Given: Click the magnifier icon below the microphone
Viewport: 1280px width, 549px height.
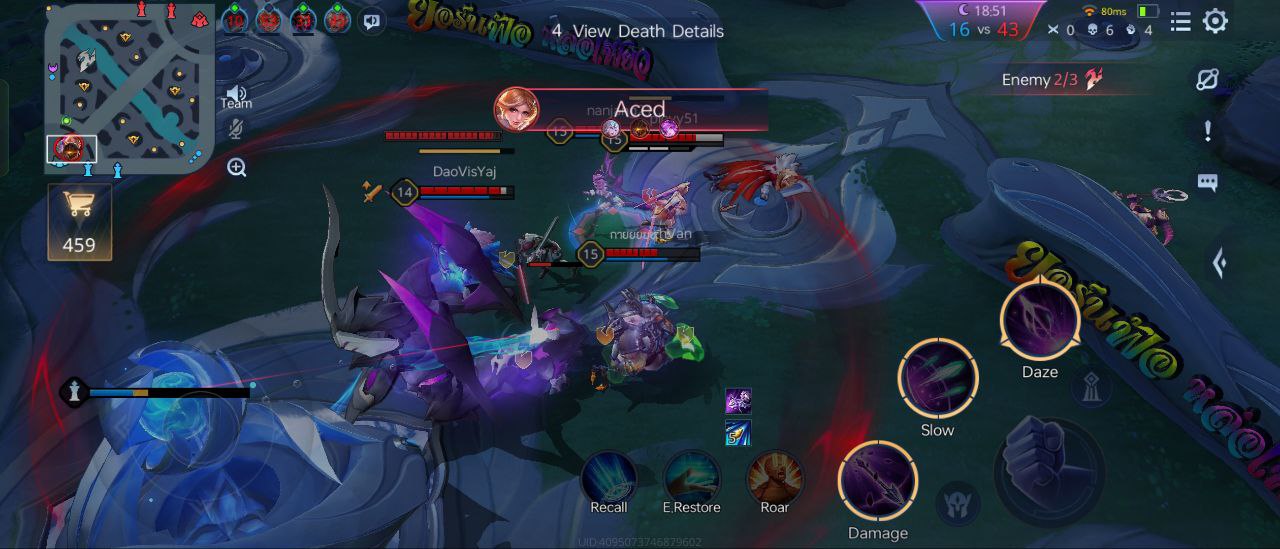Looking at the screenshot, I should 237,167.
